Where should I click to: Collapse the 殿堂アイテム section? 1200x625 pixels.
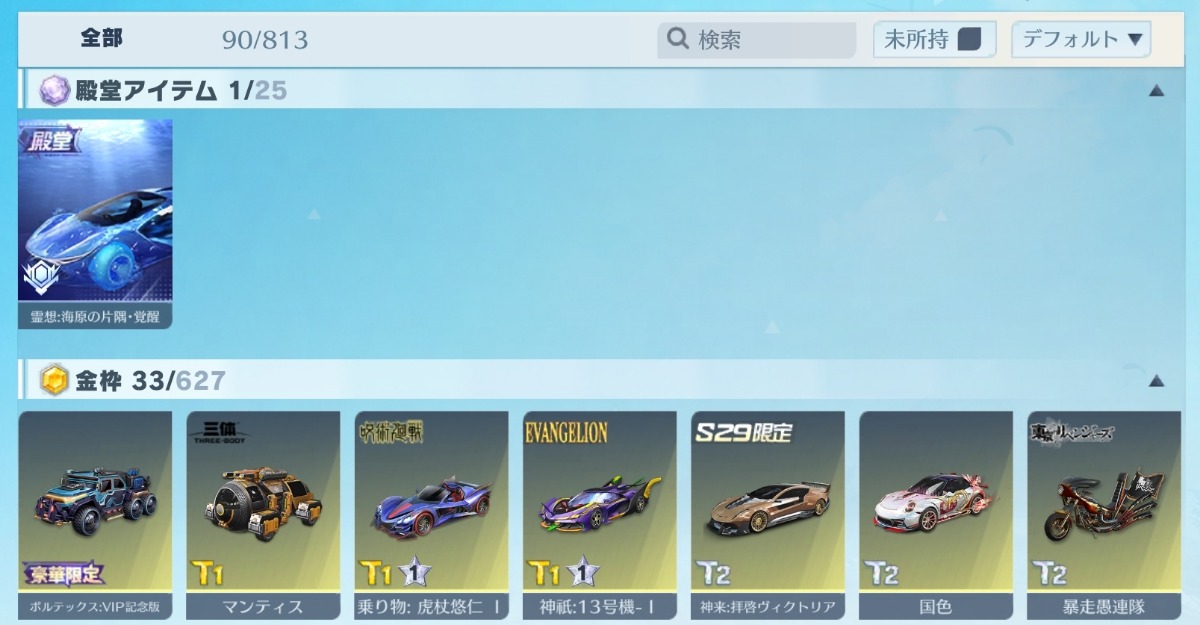1156,91
